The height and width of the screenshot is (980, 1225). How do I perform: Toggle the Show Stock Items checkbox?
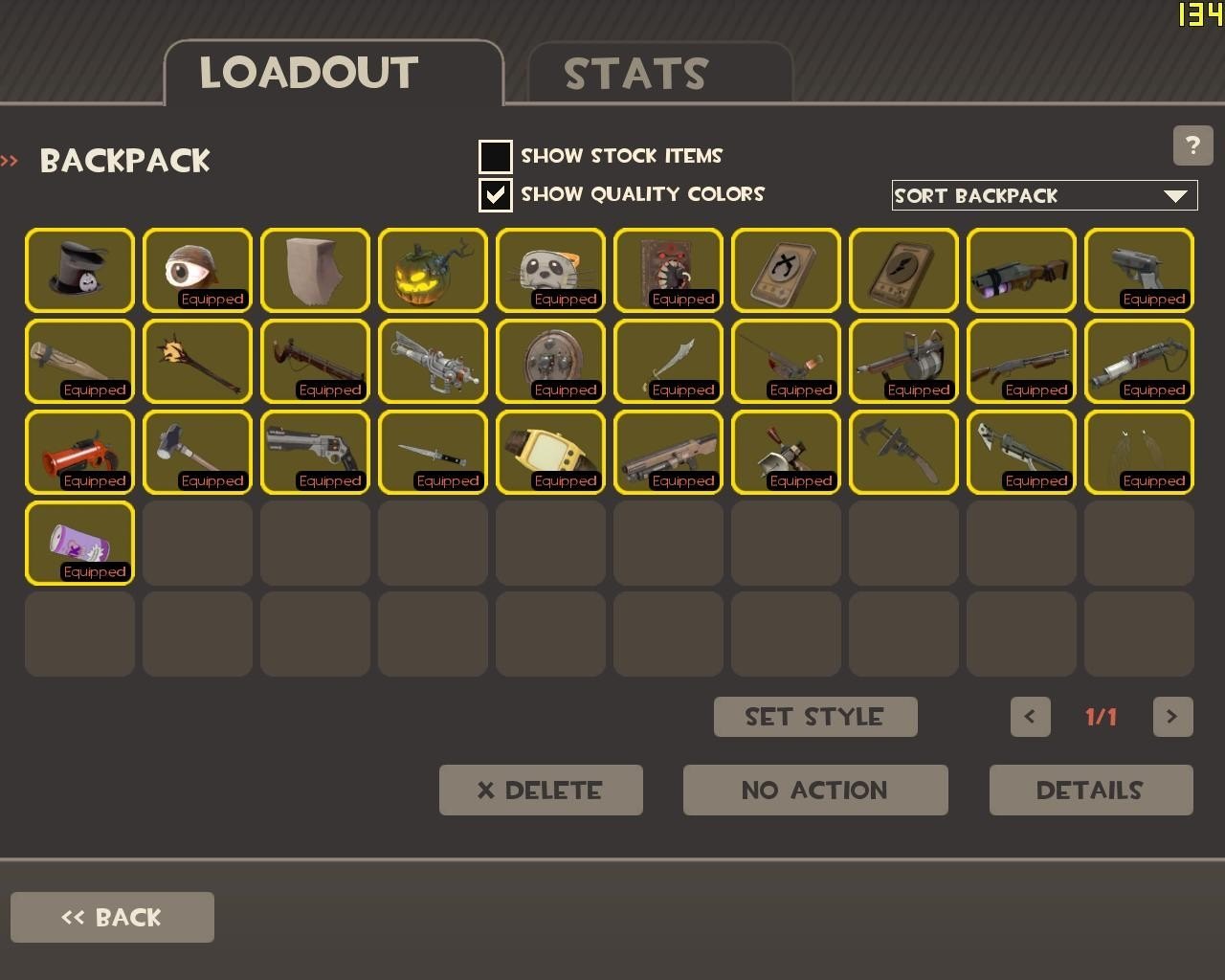coord(495,156)
